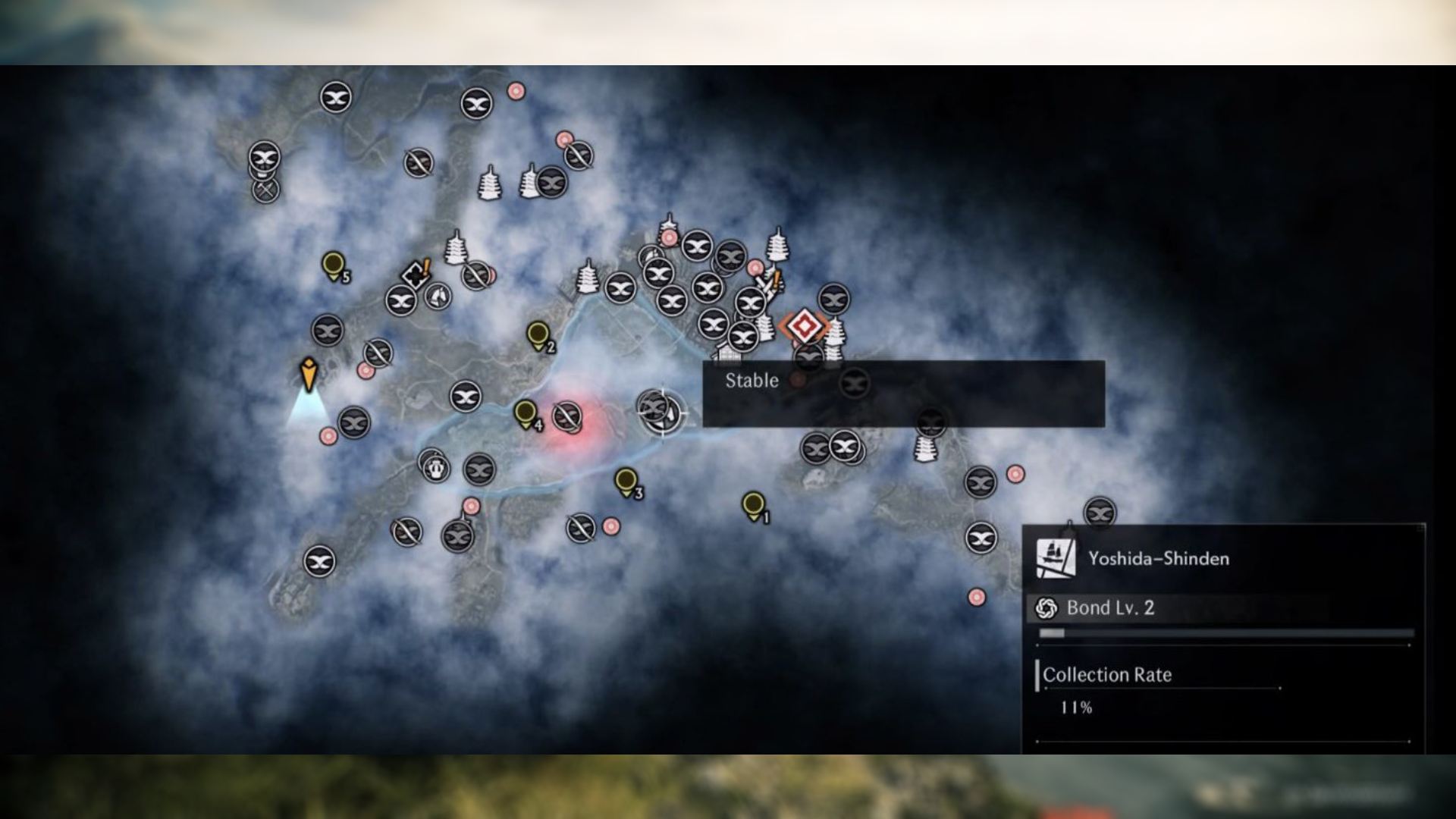
Task: Select the yellow pin marker numbered 2
Action: [x=538, y=335]
